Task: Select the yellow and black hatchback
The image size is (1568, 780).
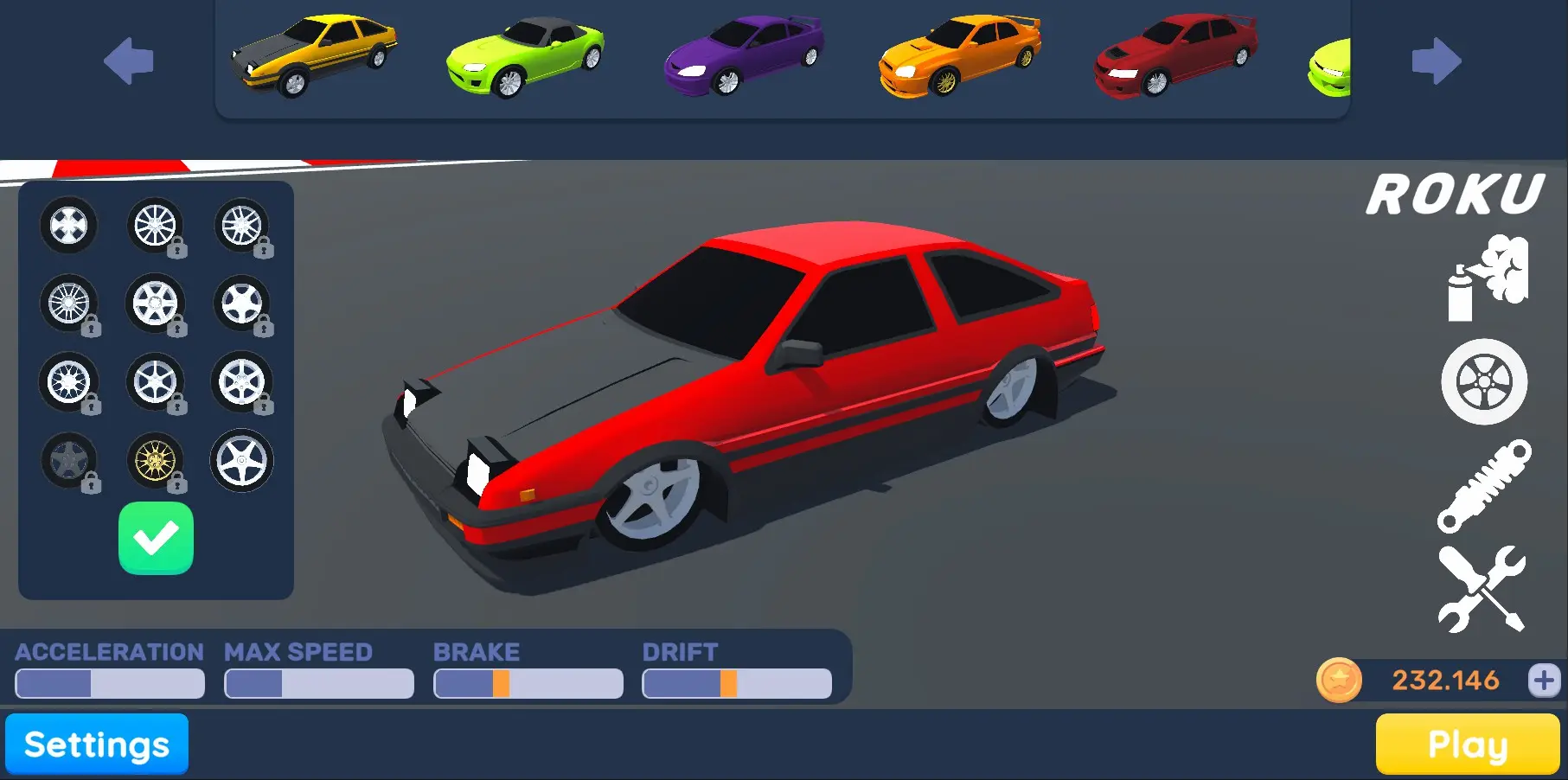Action: (x=315, y=54)
